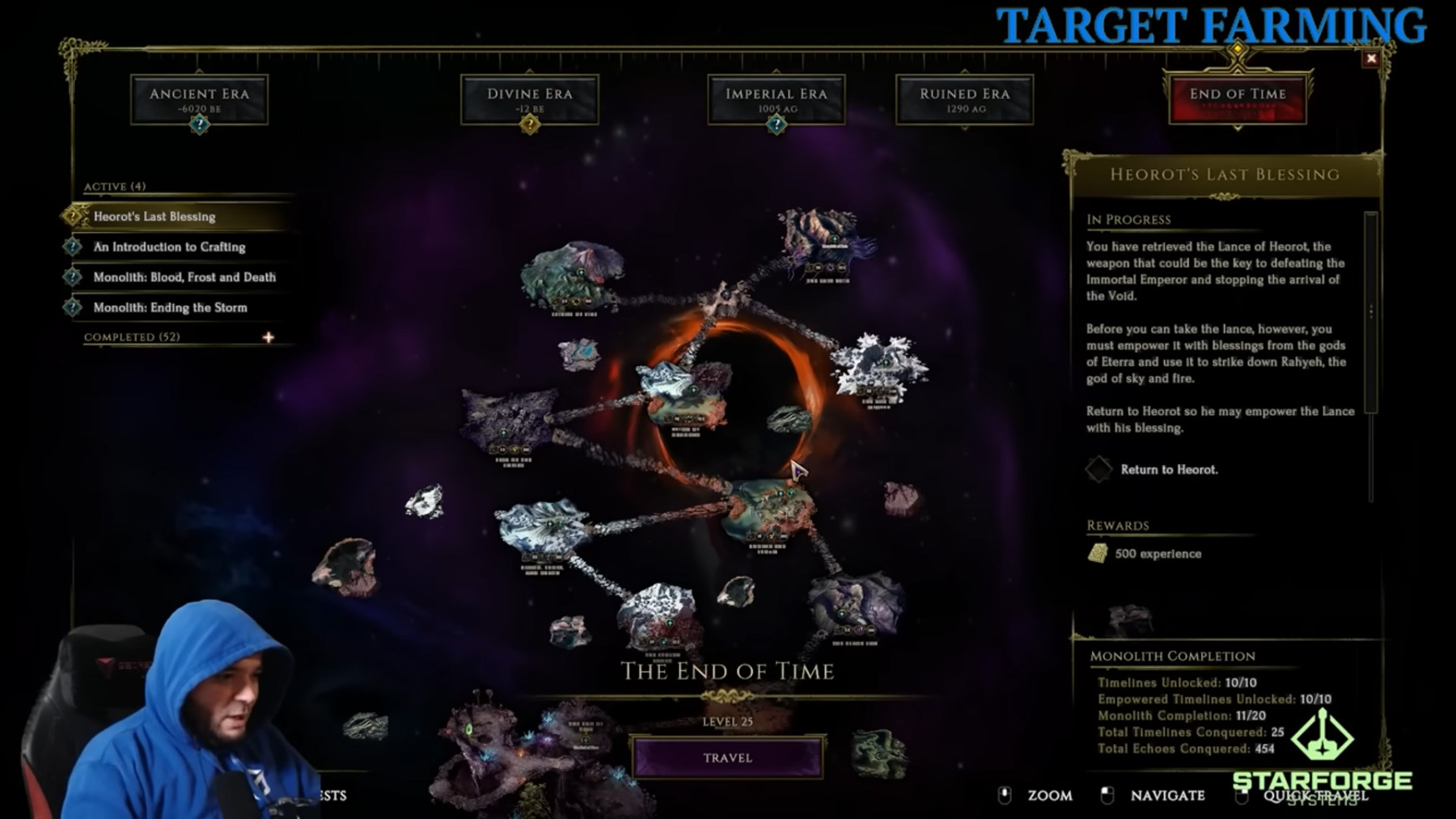
Task: Click the quest description scrollbar
Action: tap(1370, 312)
